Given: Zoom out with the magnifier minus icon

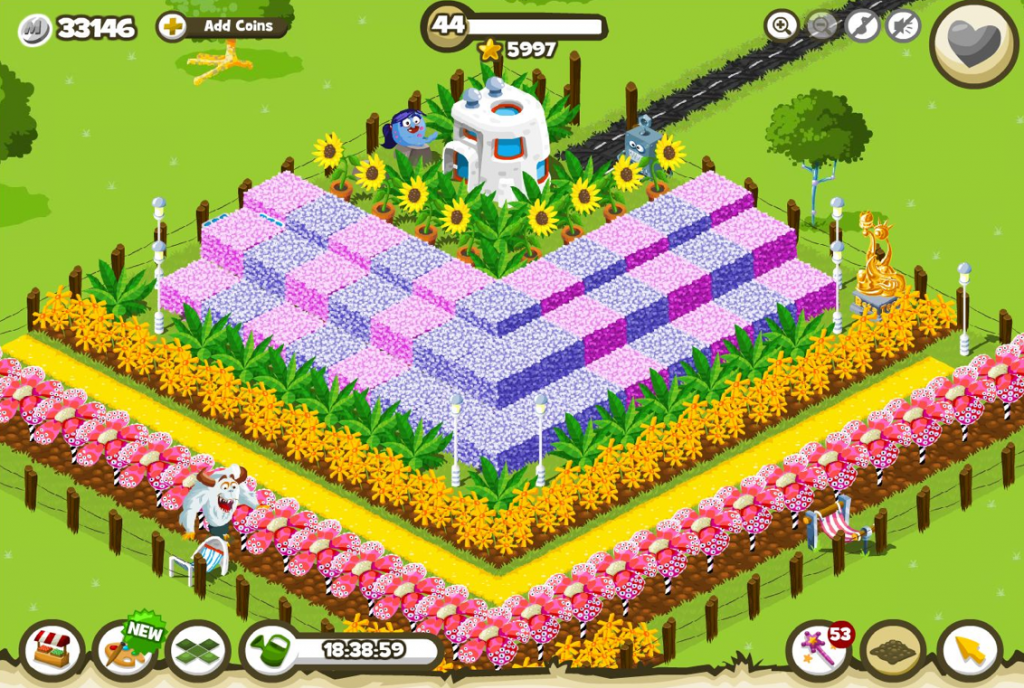Looking at the screenshot, I should pos(822,25).
